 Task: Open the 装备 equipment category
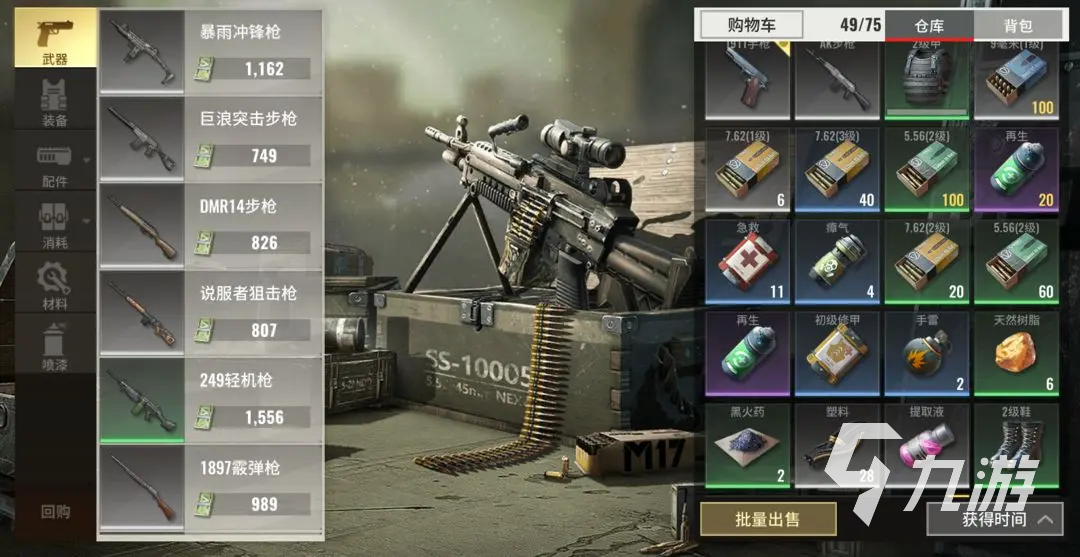tap(55, 104)
